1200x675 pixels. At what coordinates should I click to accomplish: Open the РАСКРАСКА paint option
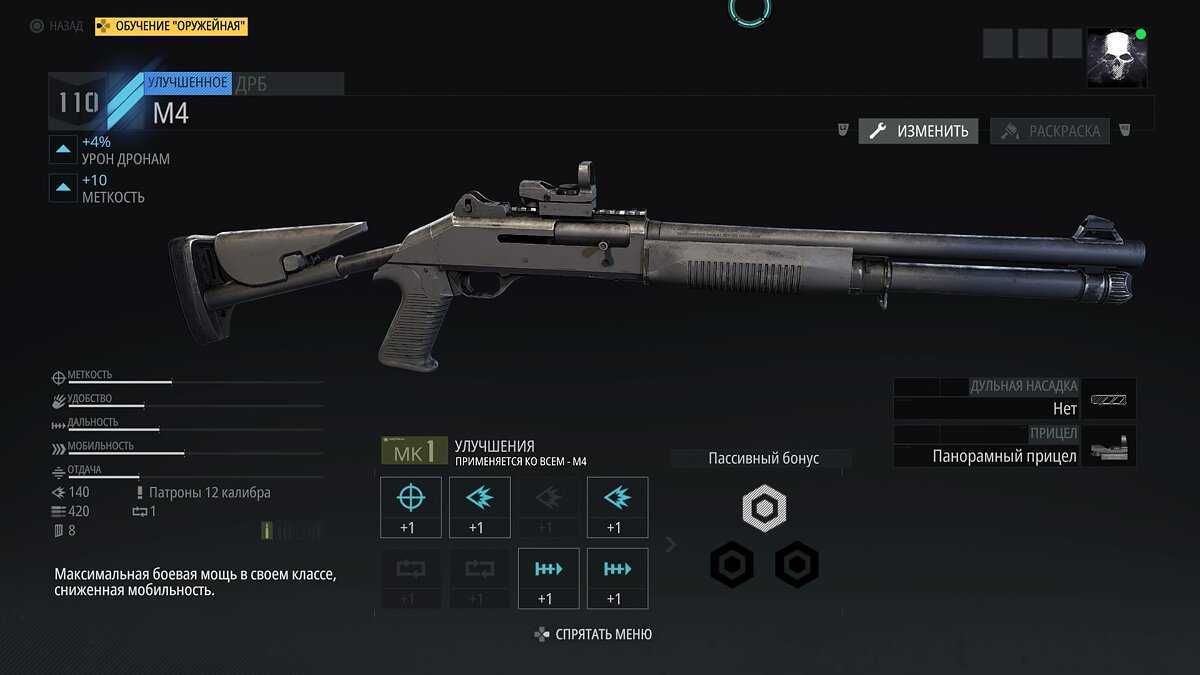coord(1050,131)
